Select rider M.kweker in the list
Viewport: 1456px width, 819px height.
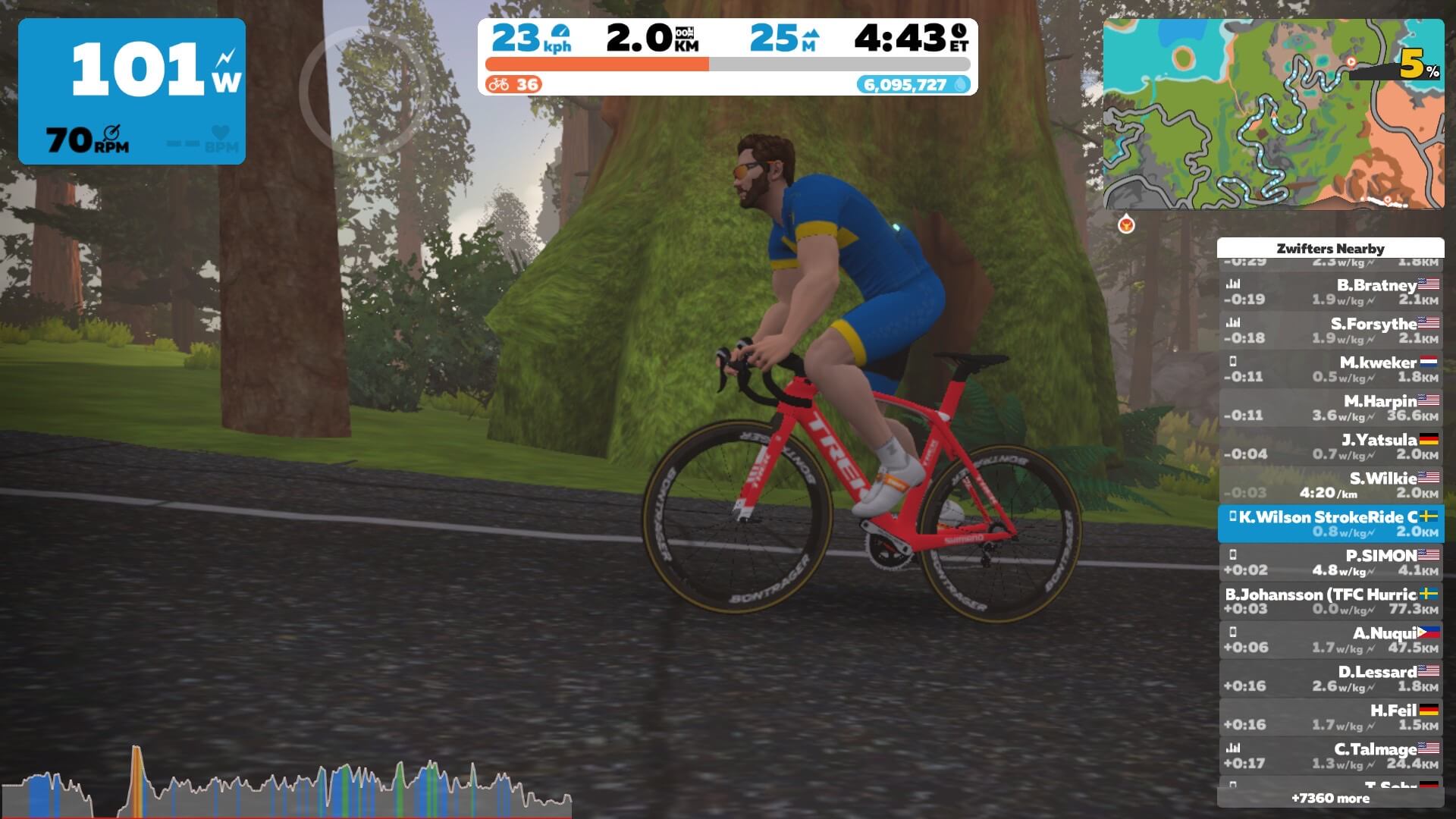[x=1331, y=369]
